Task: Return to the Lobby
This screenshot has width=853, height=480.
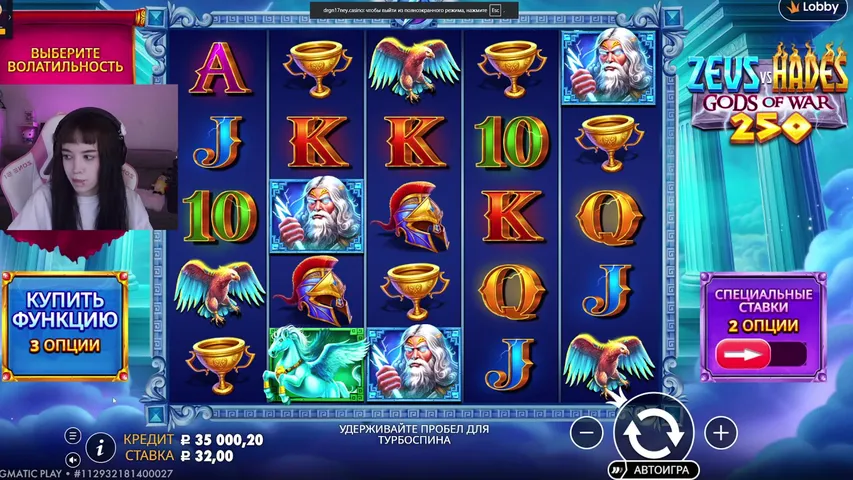Action: click(x=814, y=8)
